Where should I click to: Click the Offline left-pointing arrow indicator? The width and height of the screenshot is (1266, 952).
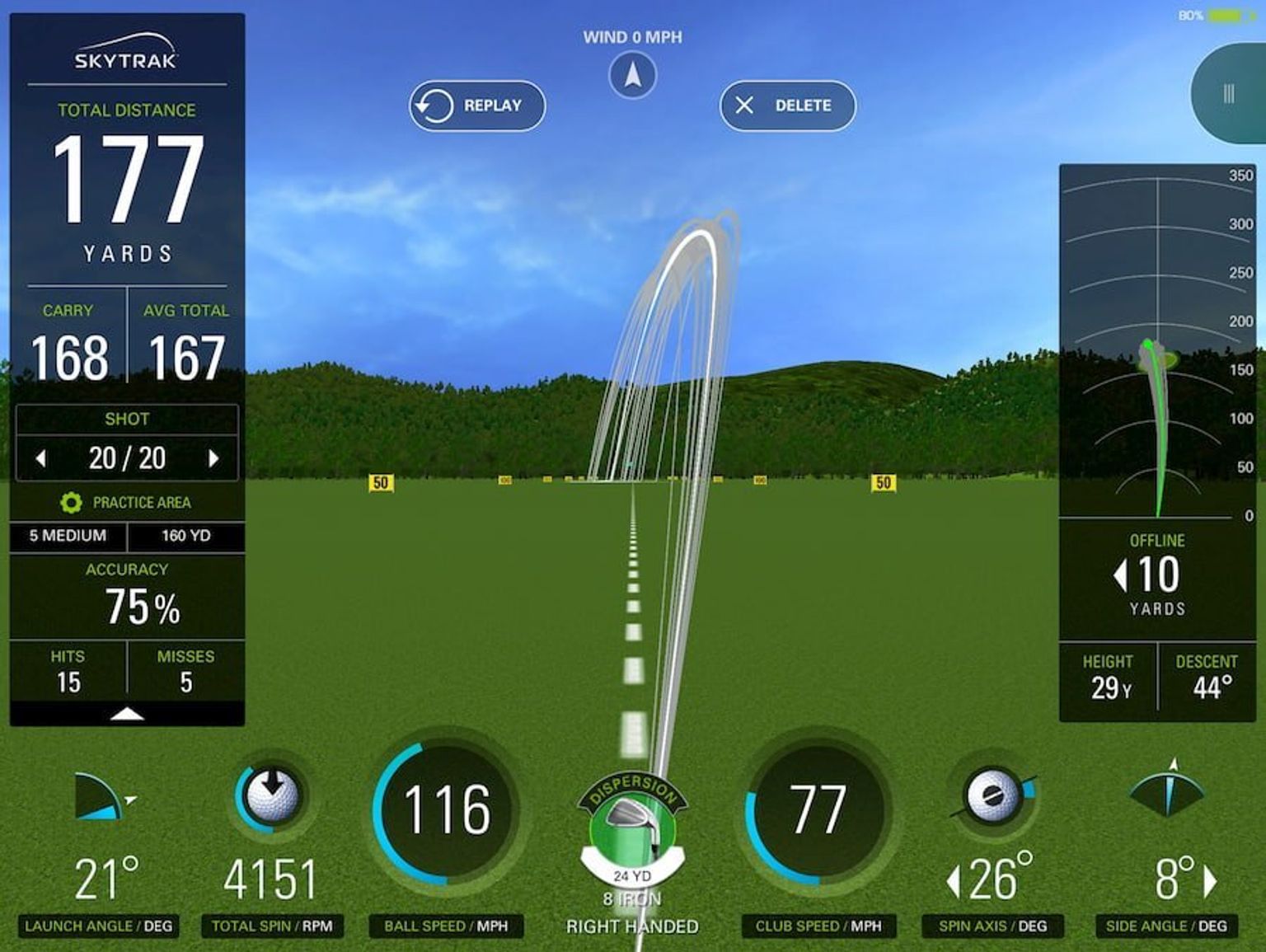[x=1121, y=577]
